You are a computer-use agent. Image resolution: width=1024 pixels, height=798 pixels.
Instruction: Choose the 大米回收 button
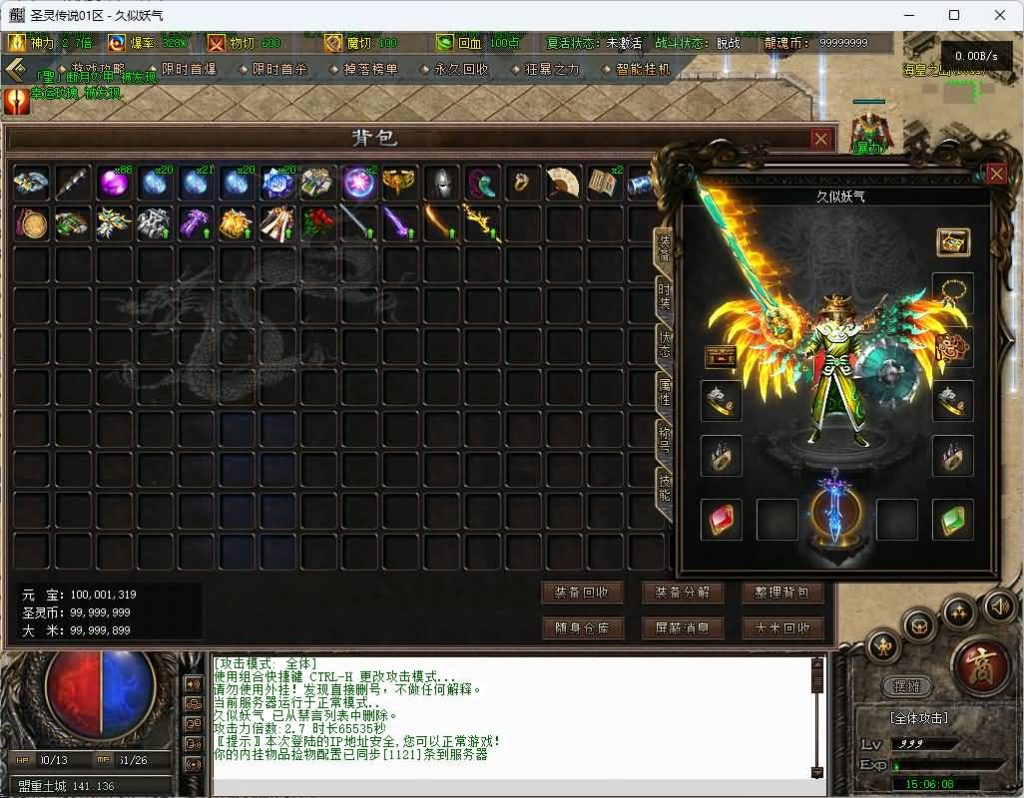(x=782, y=628)
